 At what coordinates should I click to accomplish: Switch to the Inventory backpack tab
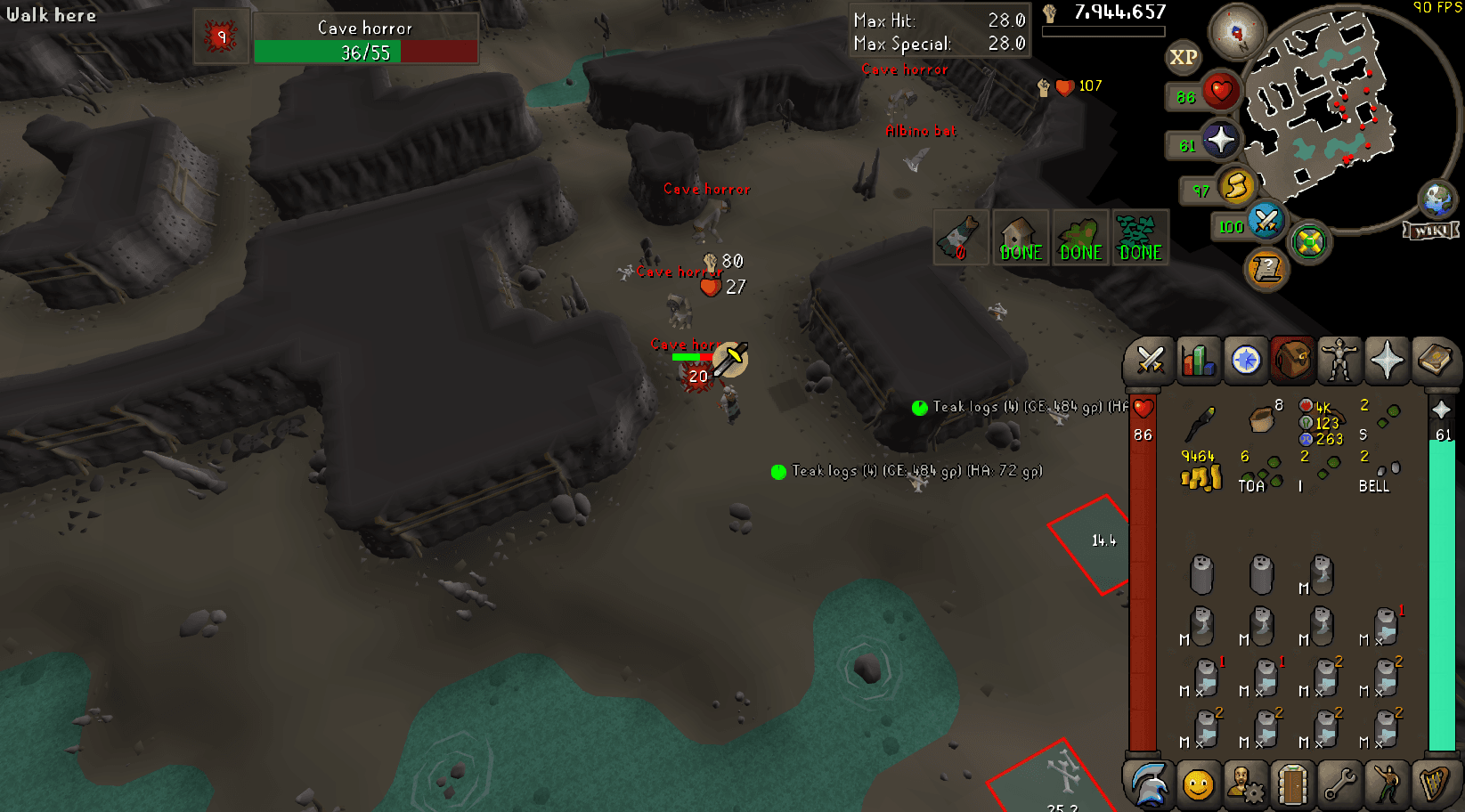pos(1292,361)
